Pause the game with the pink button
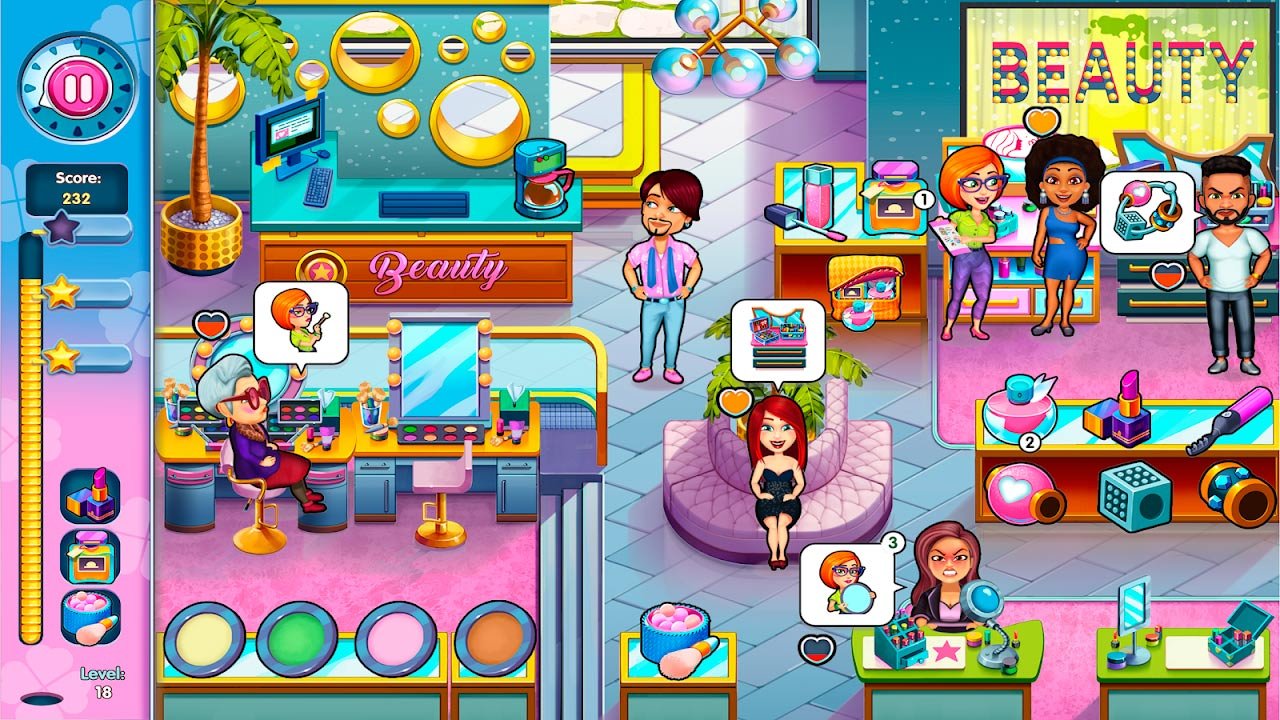 (77, 88)
